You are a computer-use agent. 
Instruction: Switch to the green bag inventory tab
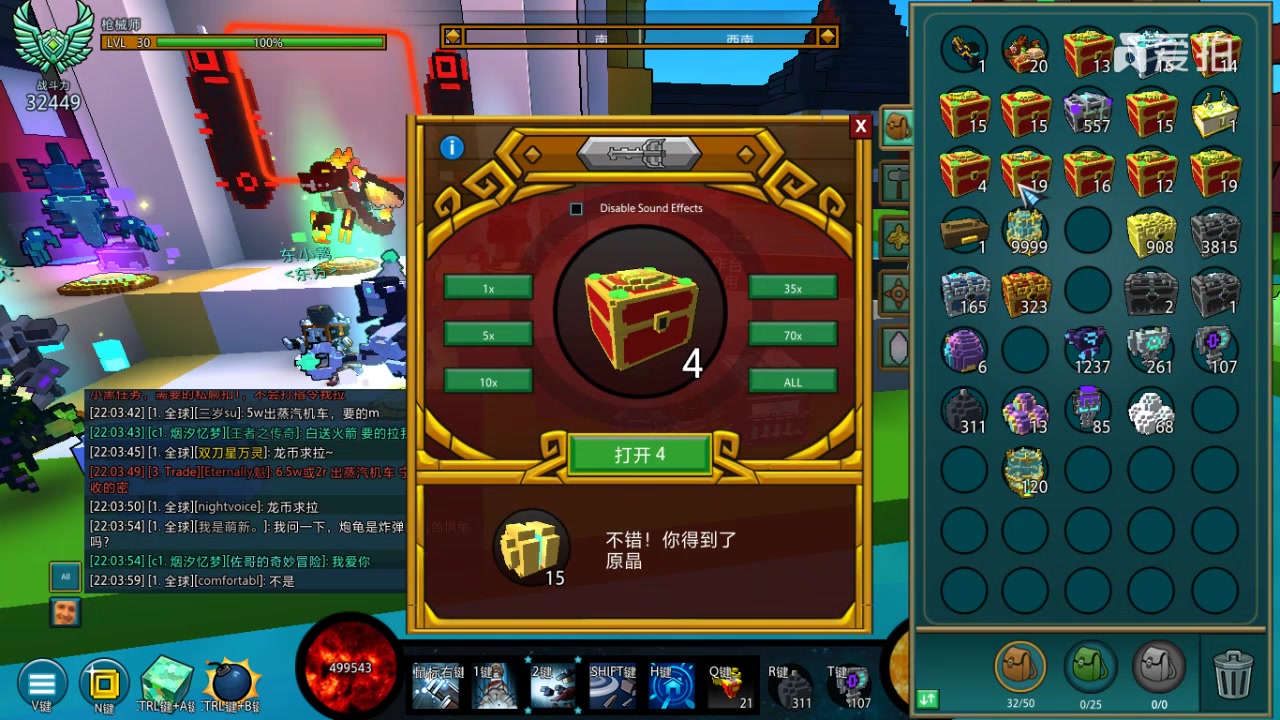(1089, 667)
